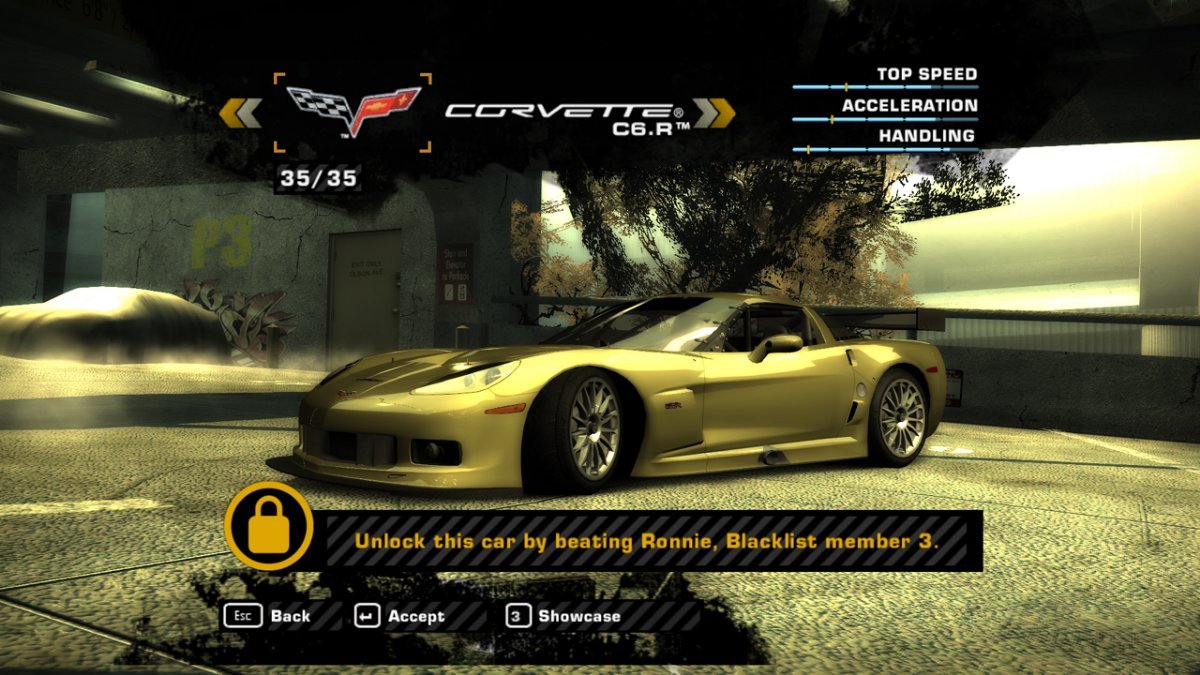Screen dimensions: 1200x675
Task: Select the Corvette flag logo tile
Action: 352,112
